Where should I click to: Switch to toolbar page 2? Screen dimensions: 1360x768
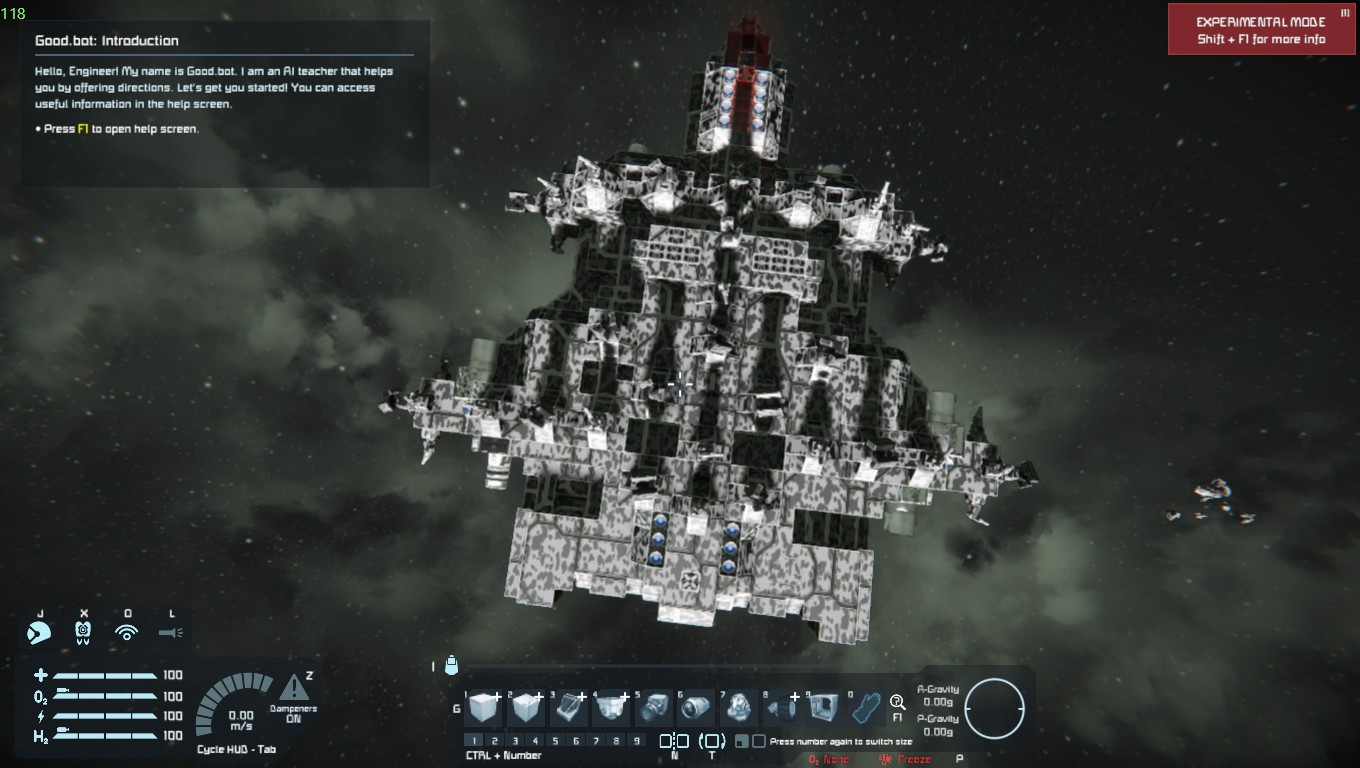coord(494,741)
